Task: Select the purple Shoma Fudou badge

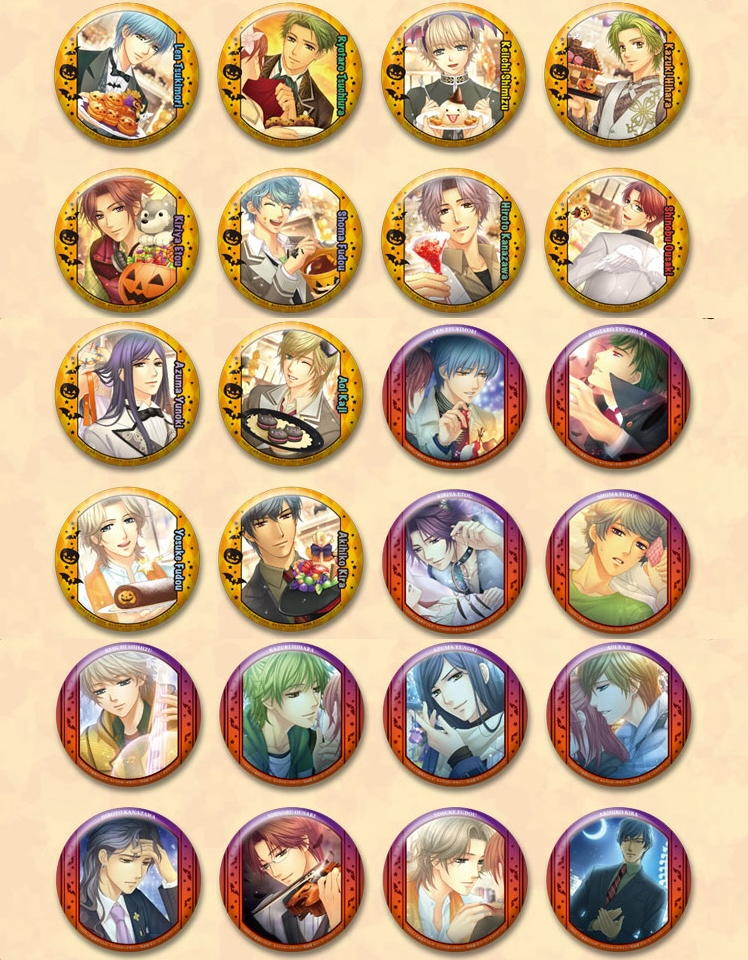Action: click(x=617, y=560)
